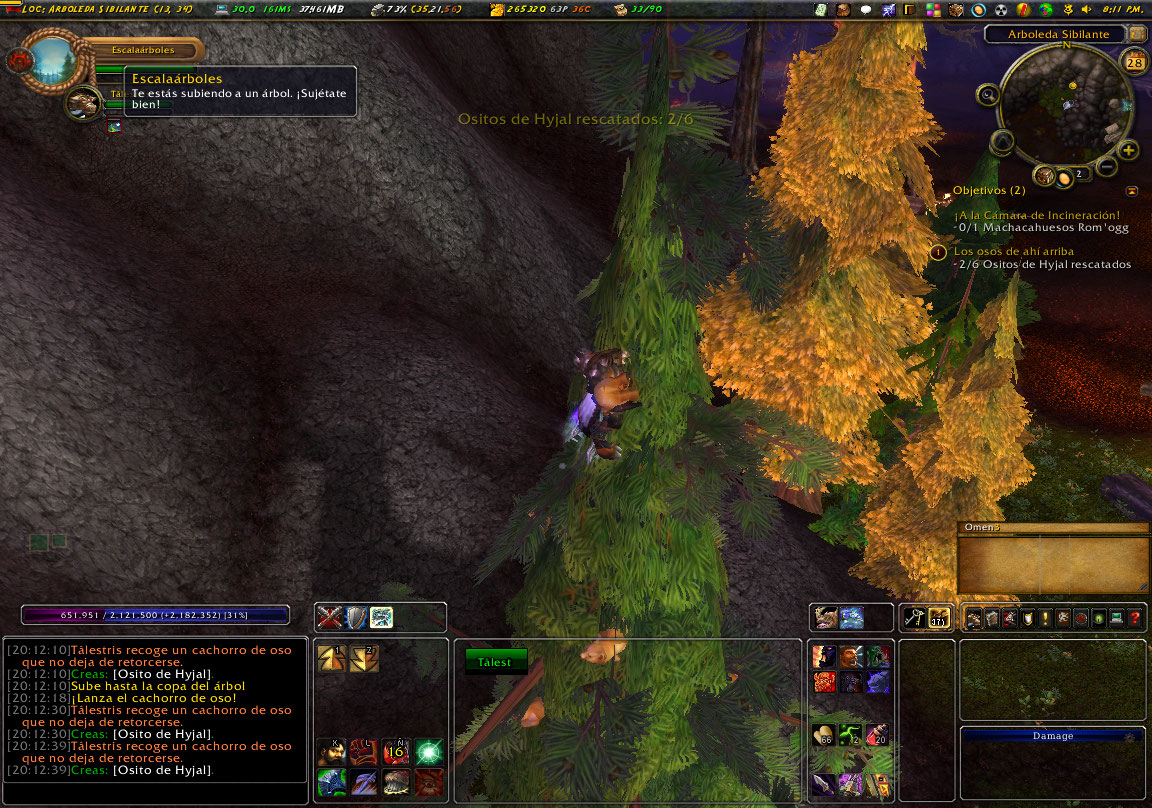Screen dimensions: 1152x808
Task: Open the world map button beside the zone name
Action: click(x=1137, y=34)
